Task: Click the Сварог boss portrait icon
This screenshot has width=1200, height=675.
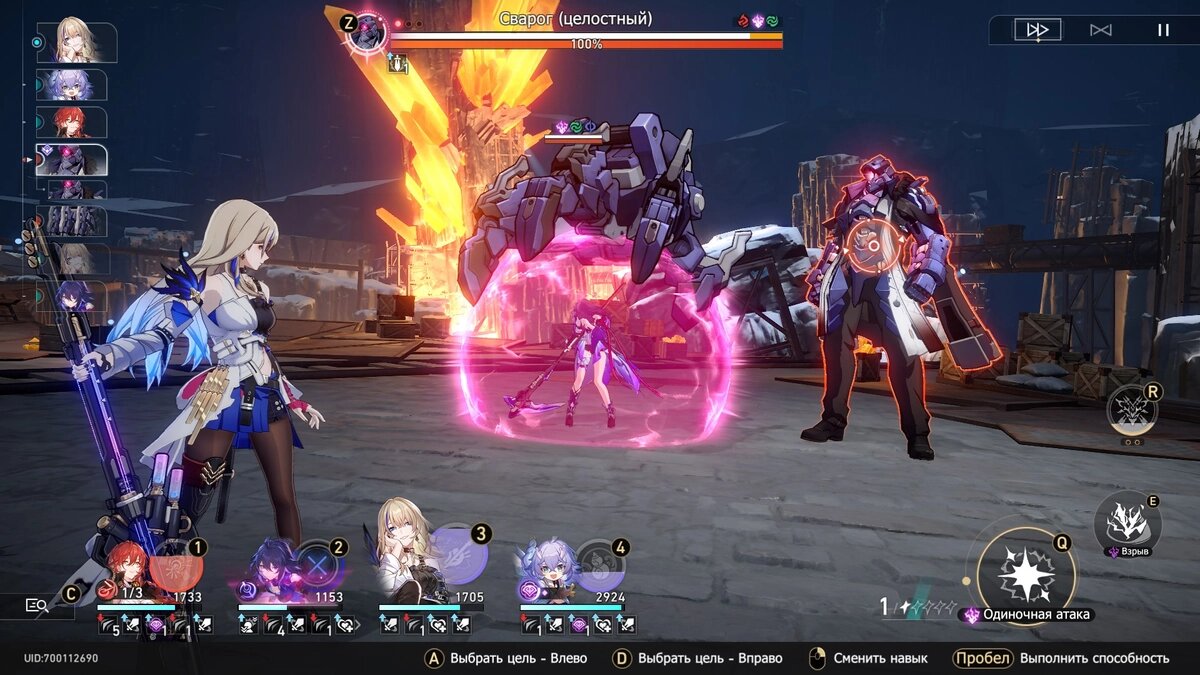Action: 368,30
